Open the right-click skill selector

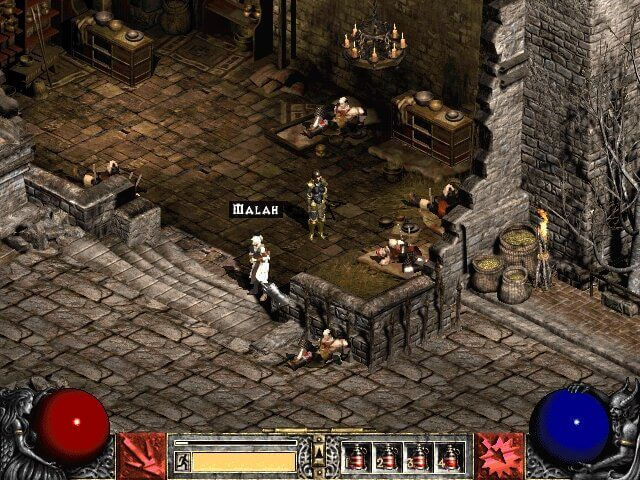(x=499, y=455)
